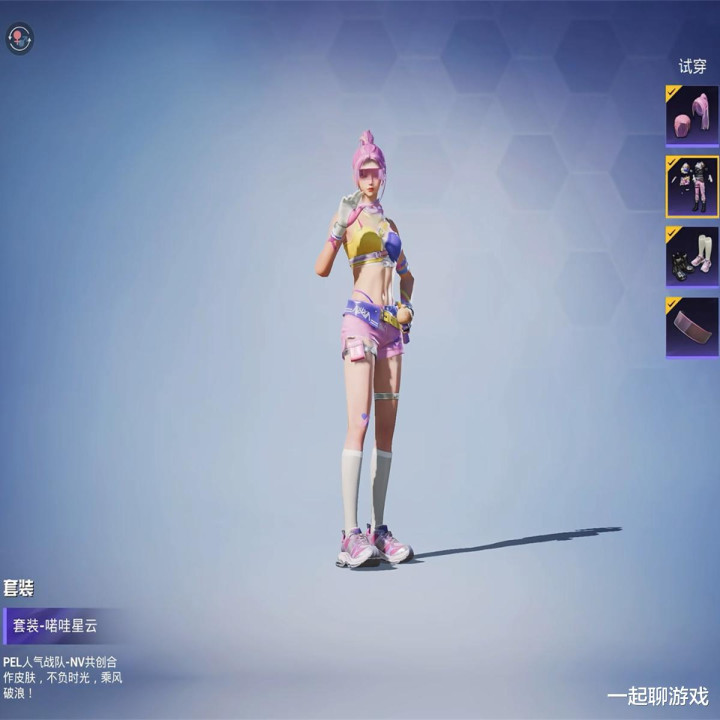This screenshot has height=720, width=720.
Task: Toggle the character gender switch icon
Action: pos(20,39)
